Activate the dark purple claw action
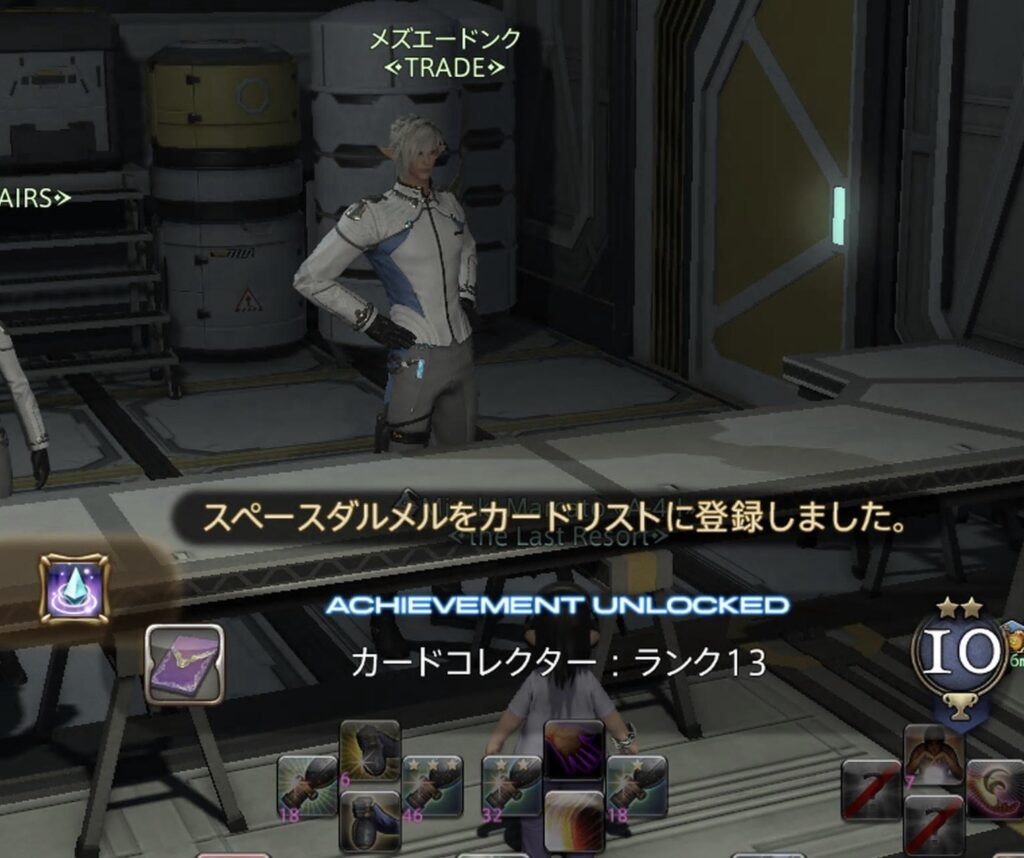The image size is (1024, 858). [x=573, y=750]
